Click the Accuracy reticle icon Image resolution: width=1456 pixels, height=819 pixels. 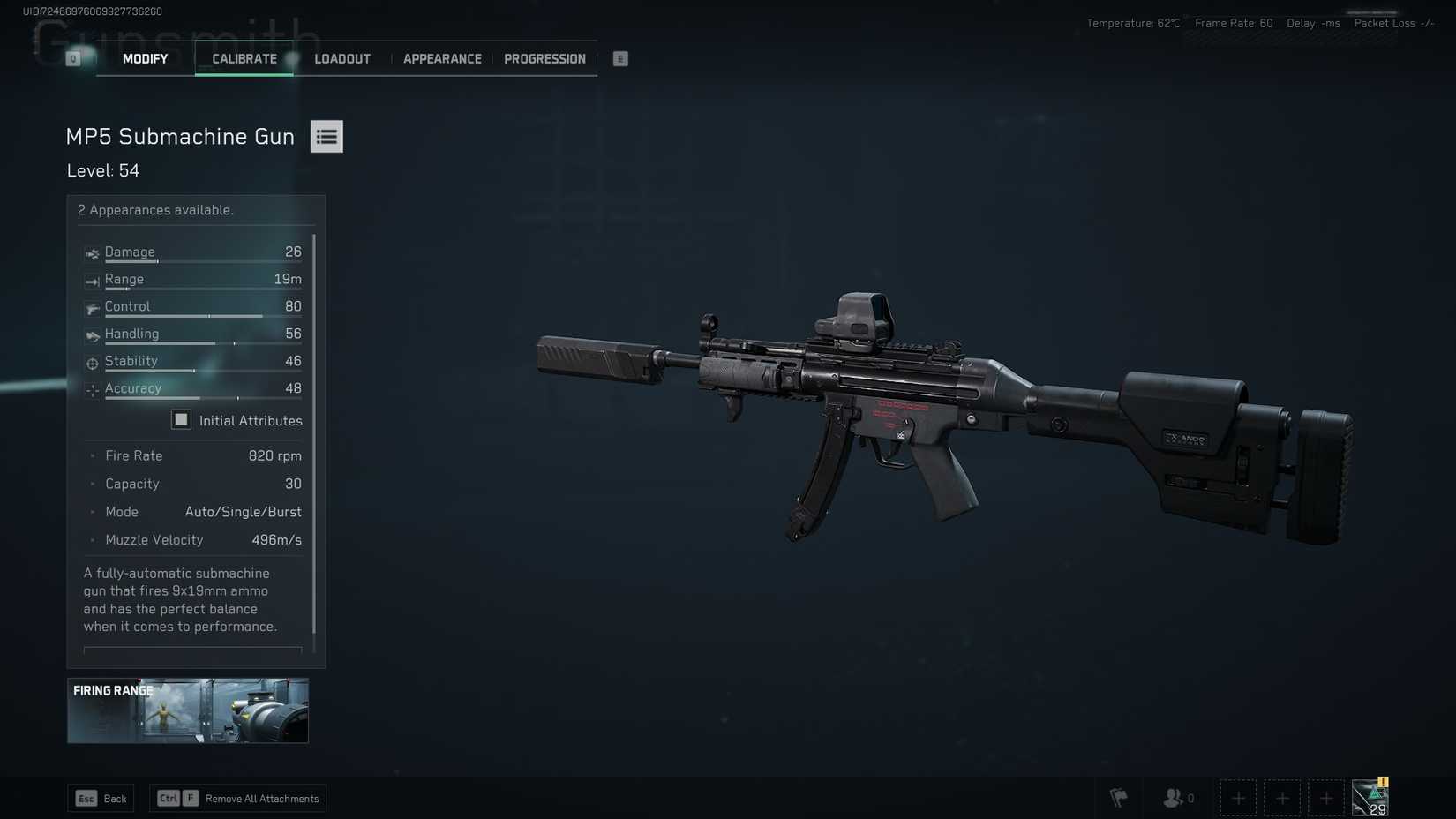[x=92, y=390]
